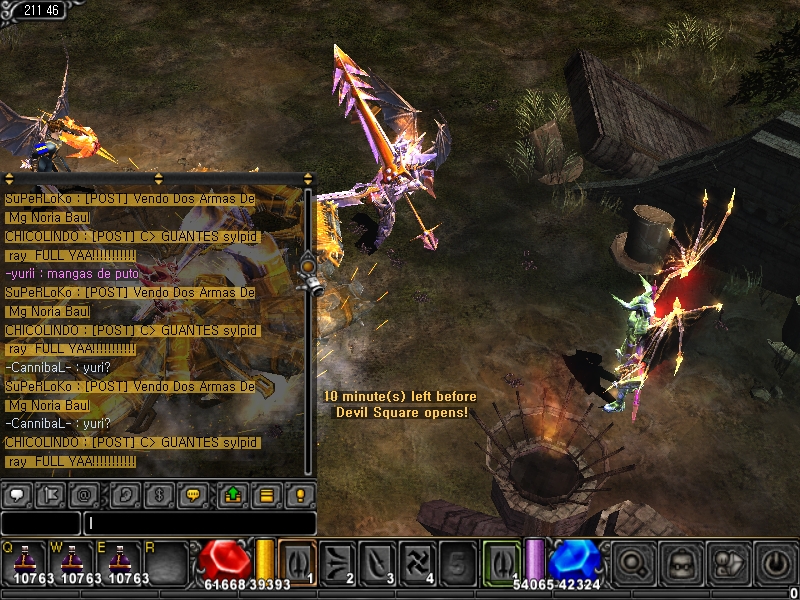Click the yellow speech bubble button

[x=191, y=494]
